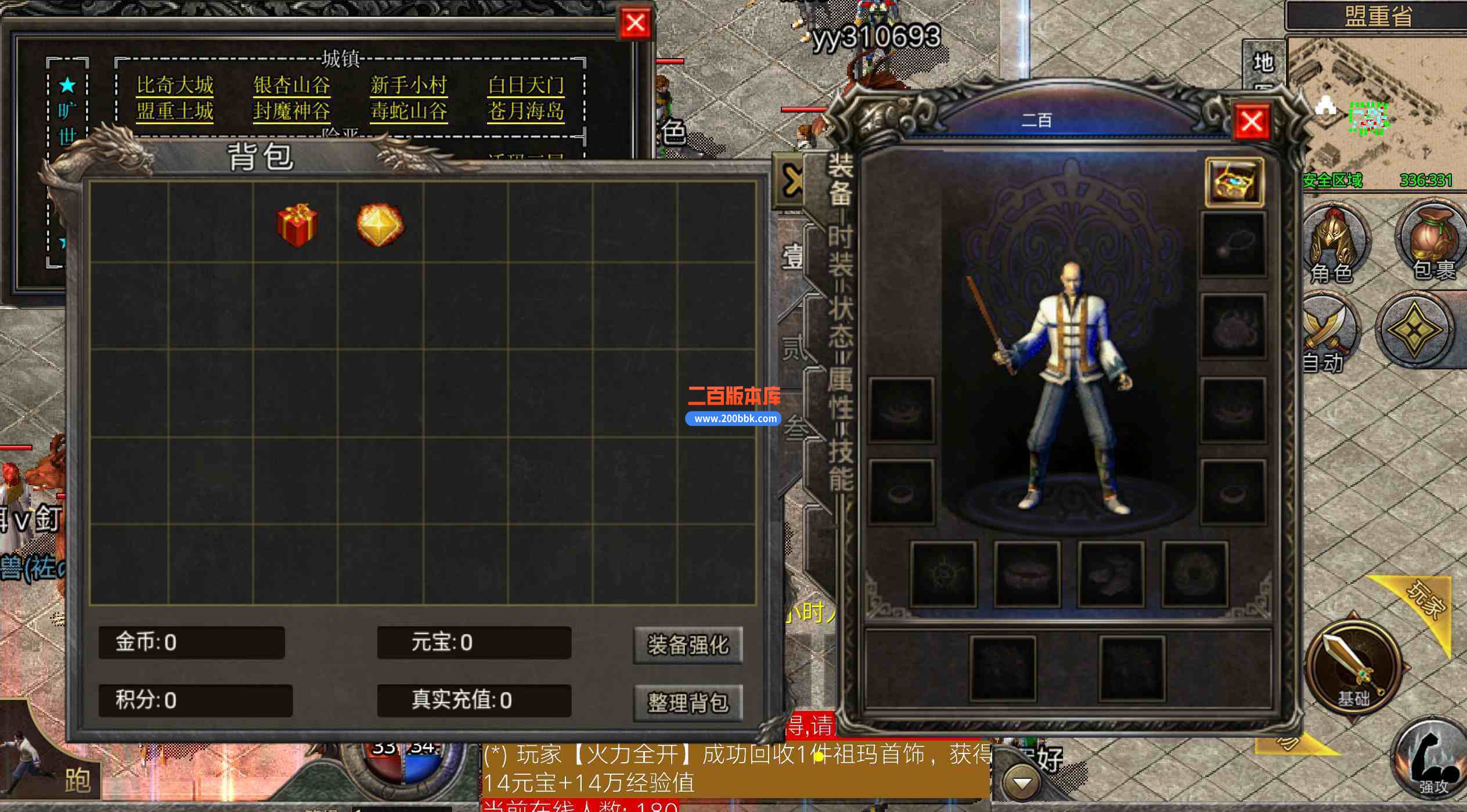Go to 封魔神谷
Viewport: 1467px width, 812px height.
[x=291, y=111]
